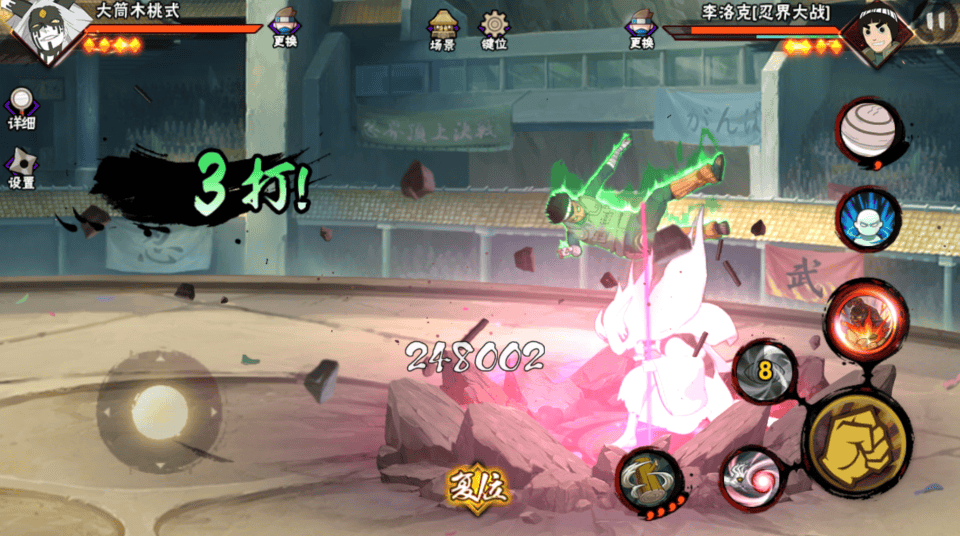Use the white swirl skill icon
The height and width of the screenshot is (536, 960).
(x=753, y=475)
